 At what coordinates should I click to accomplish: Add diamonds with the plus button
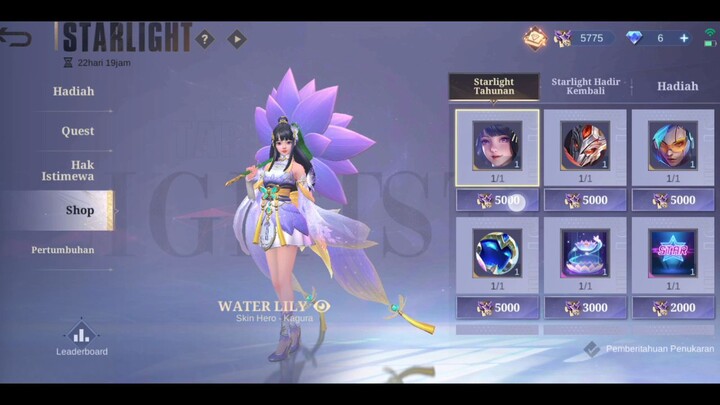tap(684, 38)
